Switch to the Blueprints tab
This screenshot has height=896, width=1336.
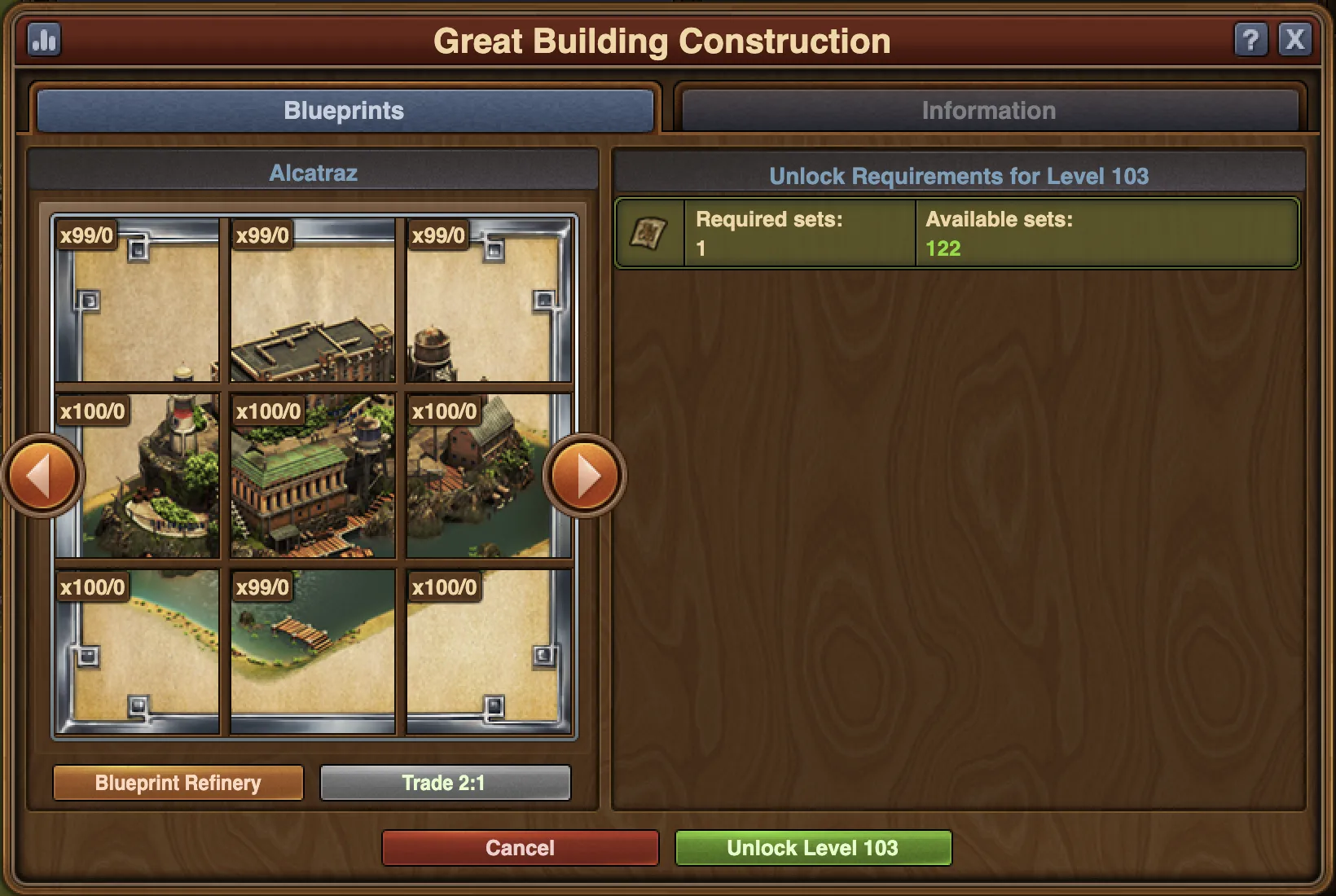click(345, 111)
